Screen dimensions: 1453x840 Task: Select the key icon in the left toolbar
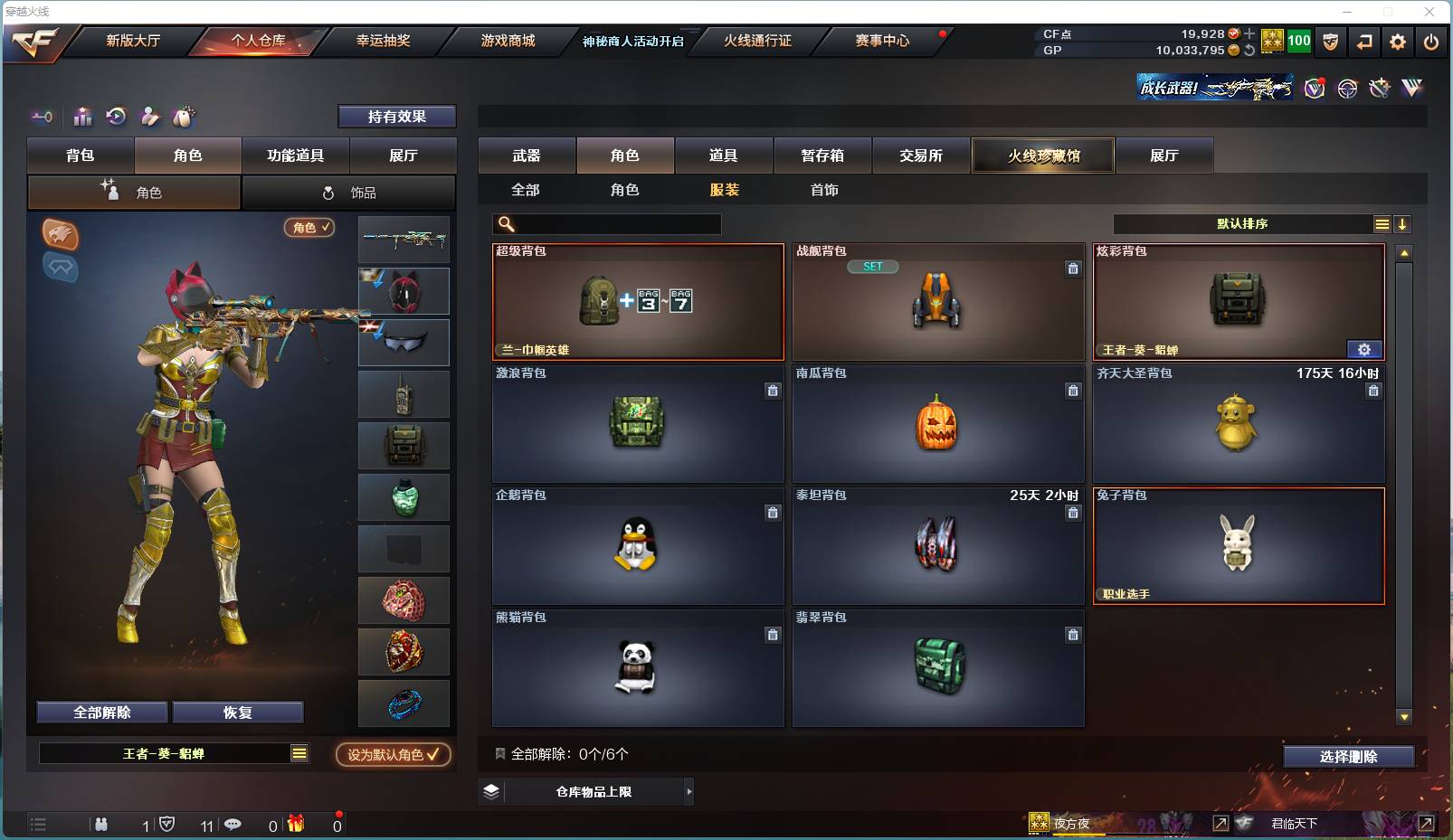point(42,117)
